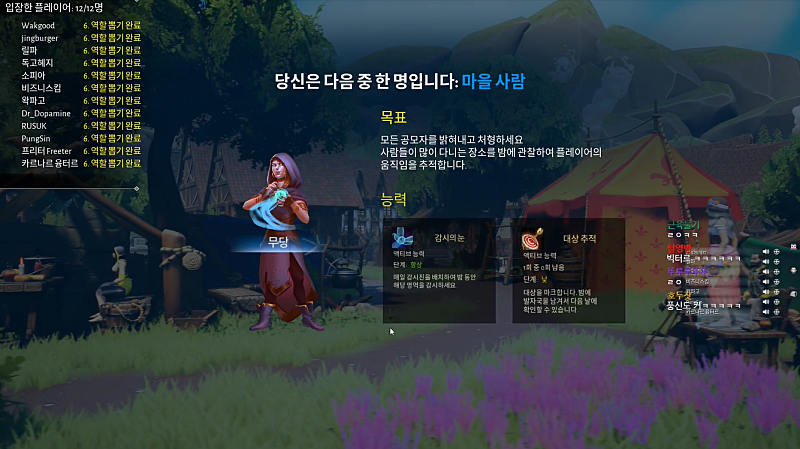This screenshot has width=800, height=449.
Task: Pick RUSUK in the player list
Action: (x=35, y=125)
